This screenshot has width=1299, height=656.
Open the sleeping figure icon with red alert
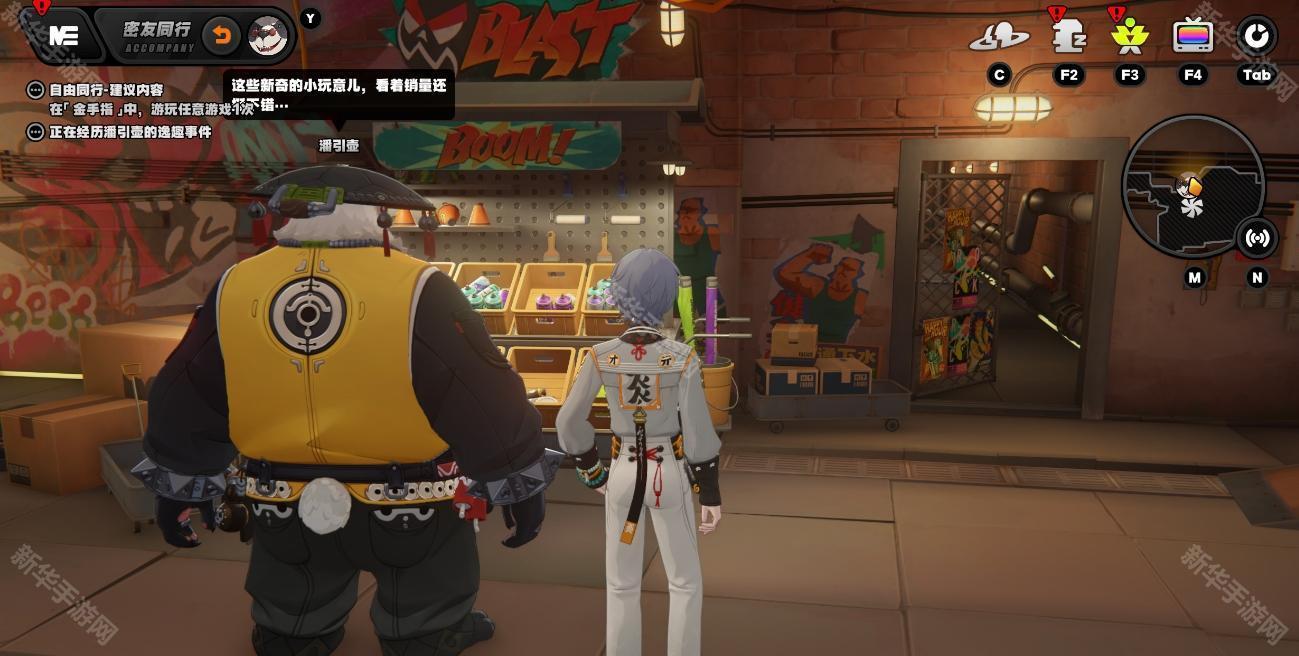1068,37
